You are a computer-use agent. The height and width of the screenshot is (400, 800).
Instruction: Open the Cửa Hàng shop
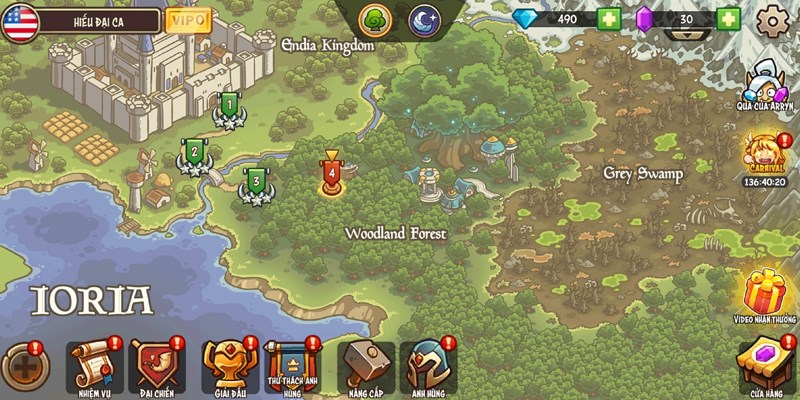click(x=768, y=364)
